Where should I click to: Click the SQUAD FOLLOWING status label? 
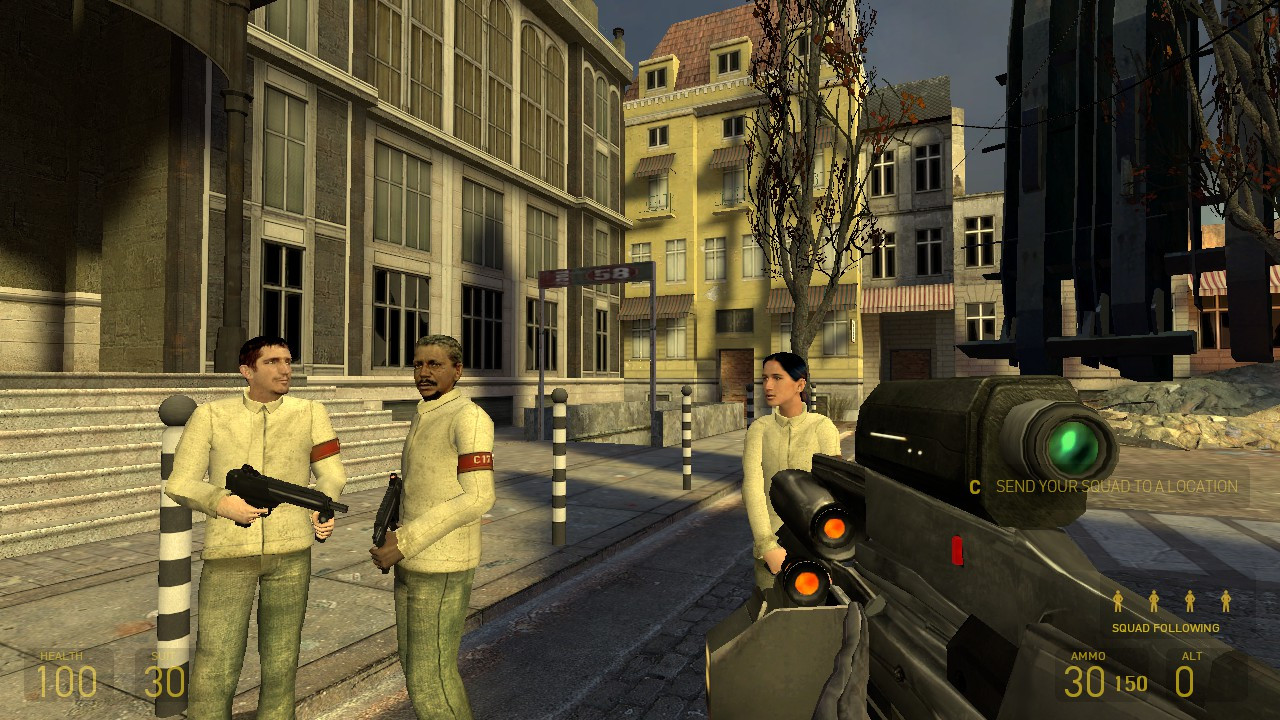(x=1165, y=629)
